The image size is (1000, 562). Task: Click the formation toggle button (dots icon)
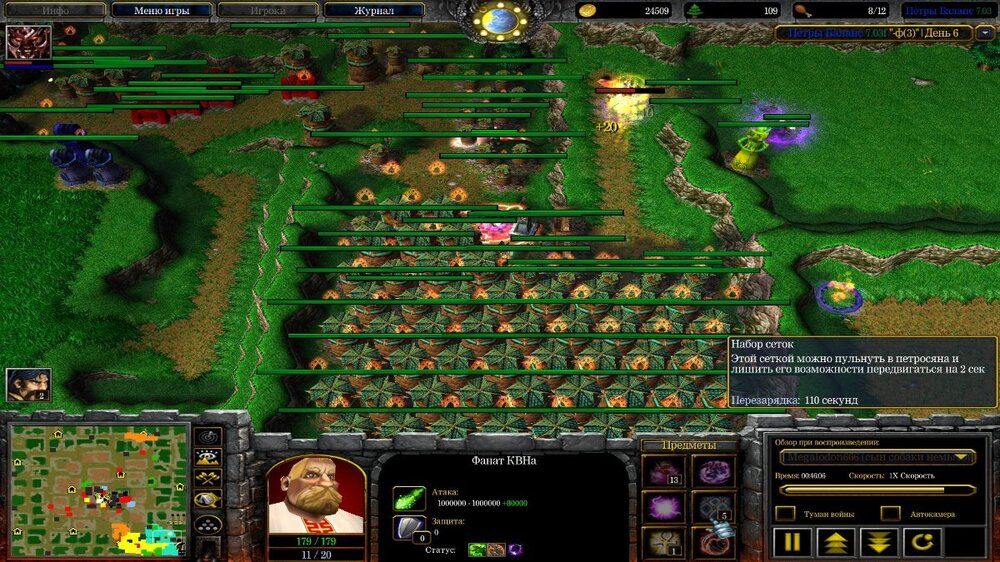(x=209, y=522)
